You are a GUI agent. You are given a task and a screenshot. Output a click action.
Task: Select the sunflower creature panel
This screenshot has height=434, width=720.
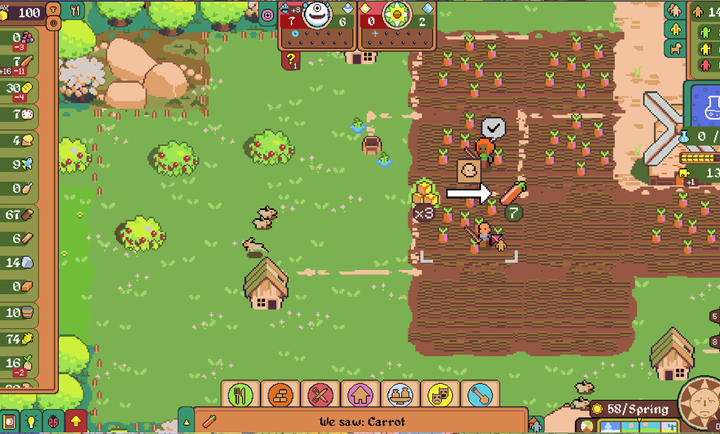pos(397,18)
